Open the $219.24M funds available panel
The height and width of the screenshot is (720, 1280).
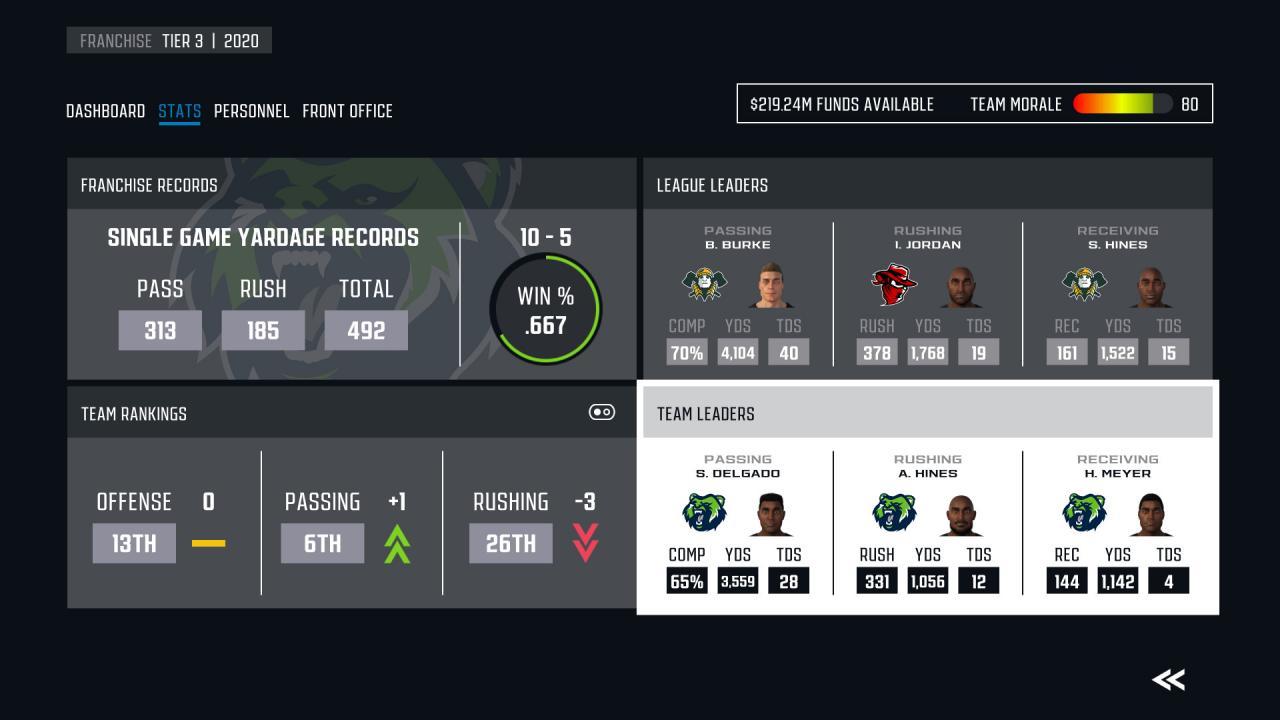pos(843,104)
